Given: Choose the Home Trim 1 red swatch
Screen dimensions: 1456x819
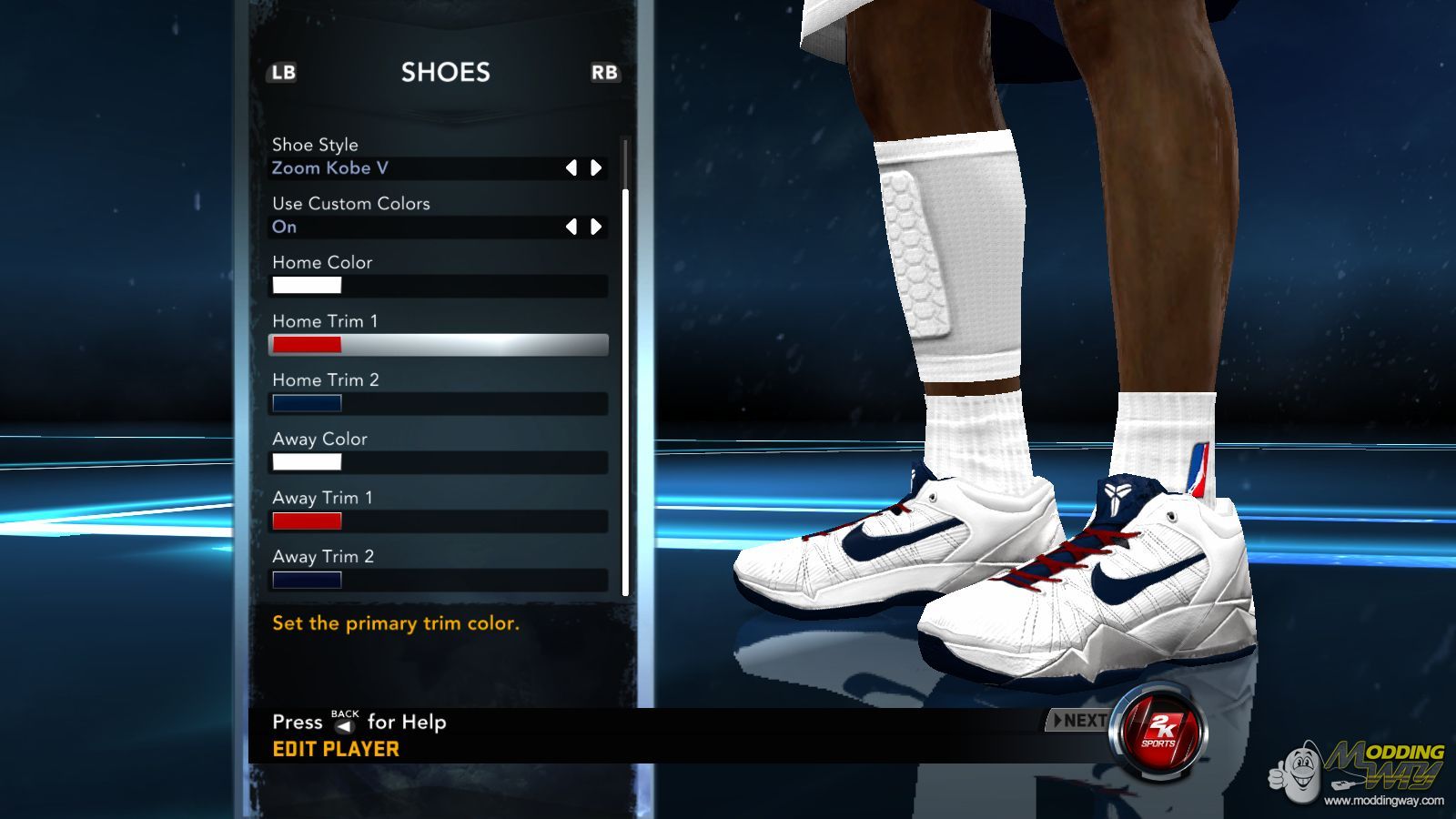Looking at the screenshot, I should point(307,345).
